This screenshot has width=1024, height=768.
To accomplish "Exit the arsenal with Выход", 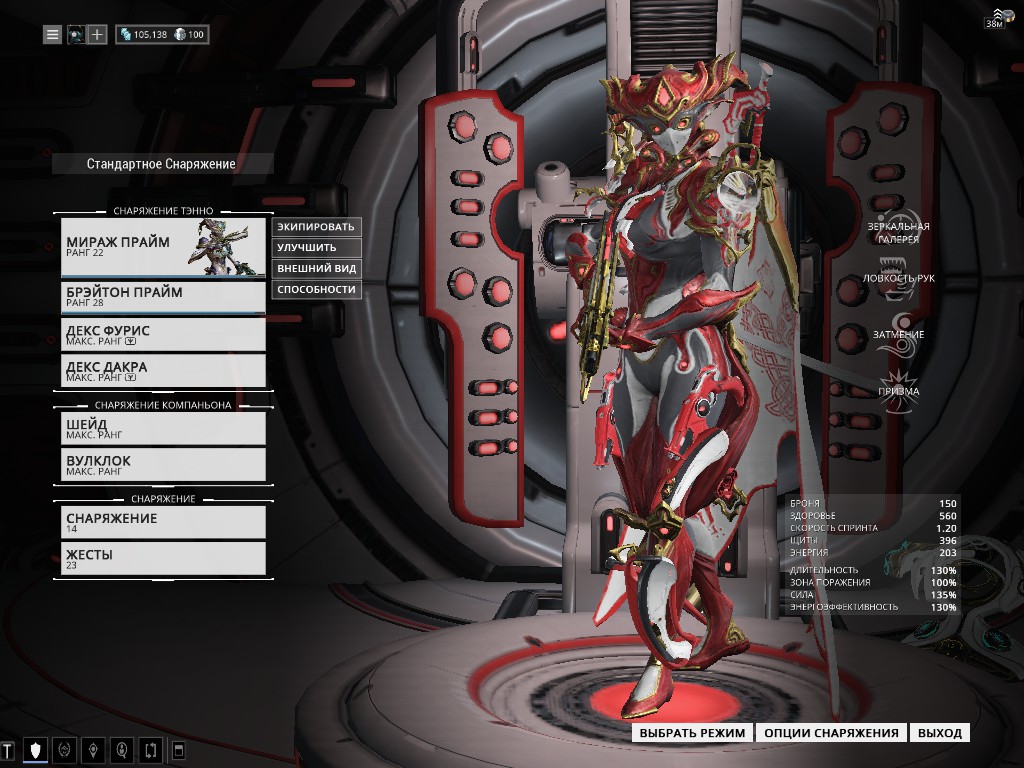I will [939, 733].
